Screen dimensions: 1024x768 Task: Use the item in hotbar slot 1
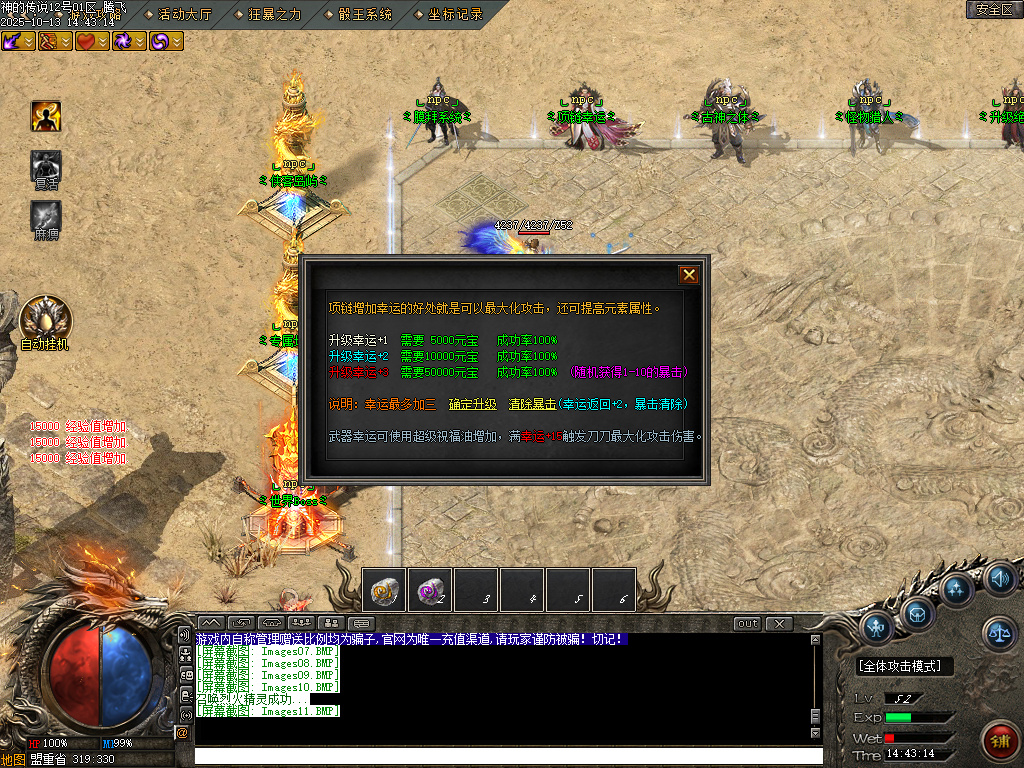coord(384,589)
